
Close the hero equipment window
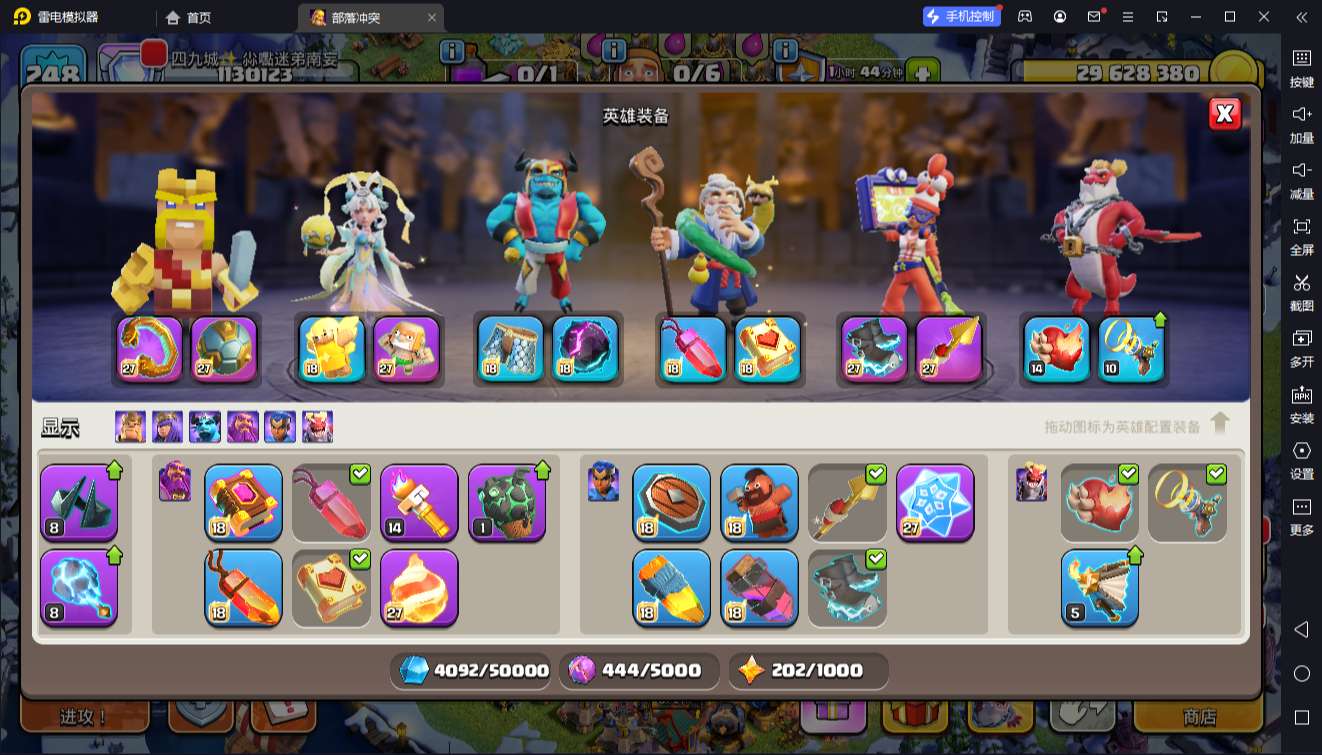point(1224,114)
